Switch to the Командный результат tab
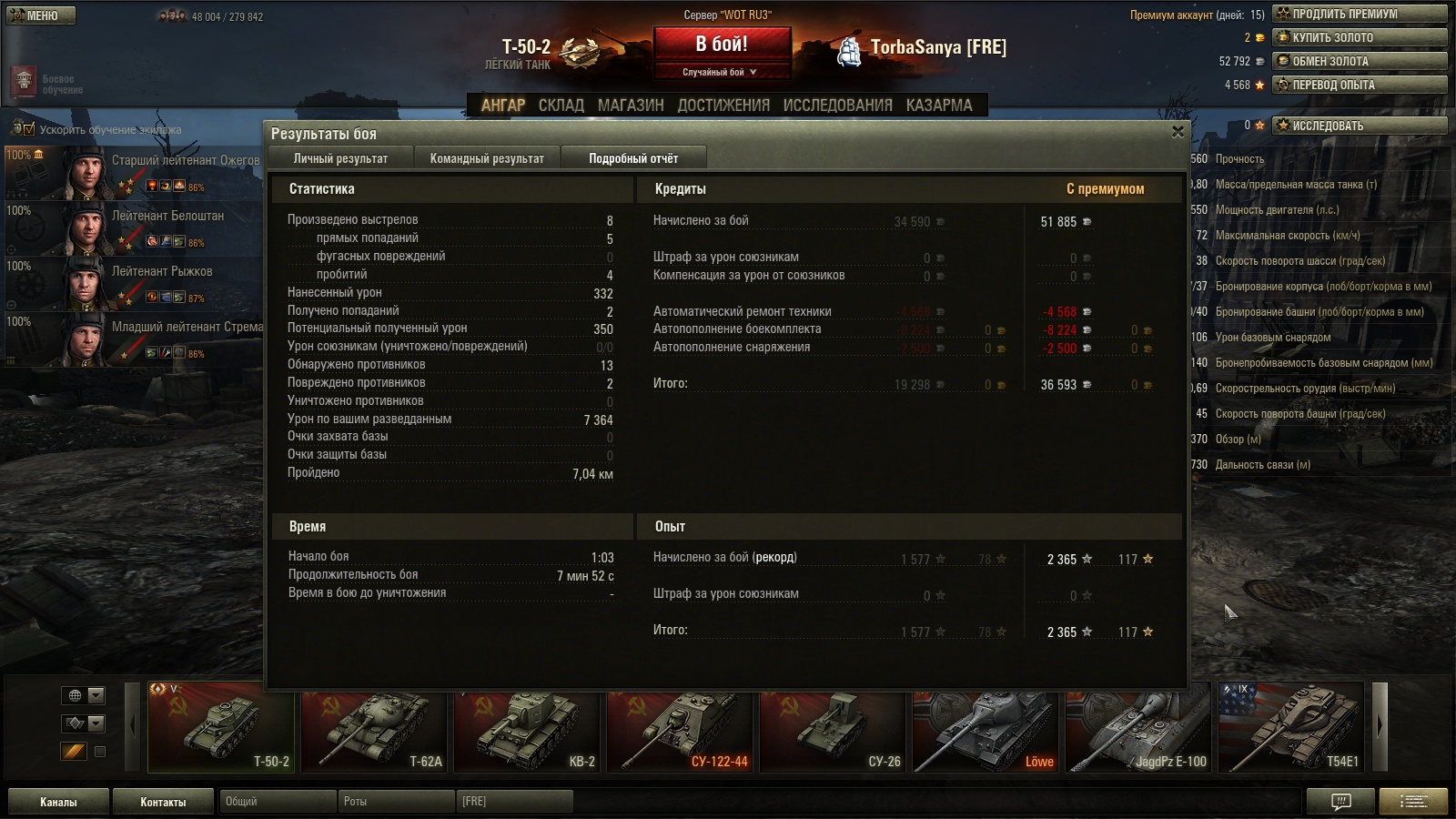 point(487,158)
